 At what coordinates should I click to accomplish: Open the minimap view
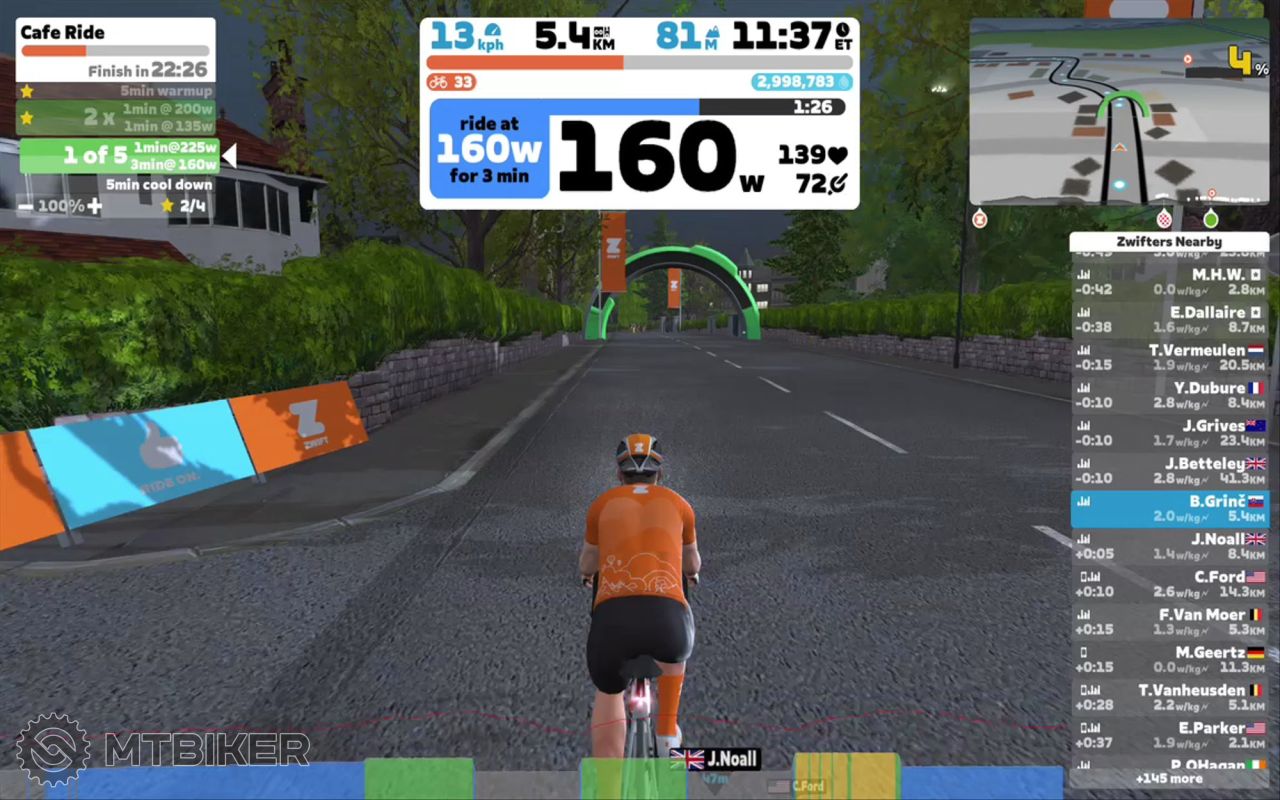point(1119,112)
